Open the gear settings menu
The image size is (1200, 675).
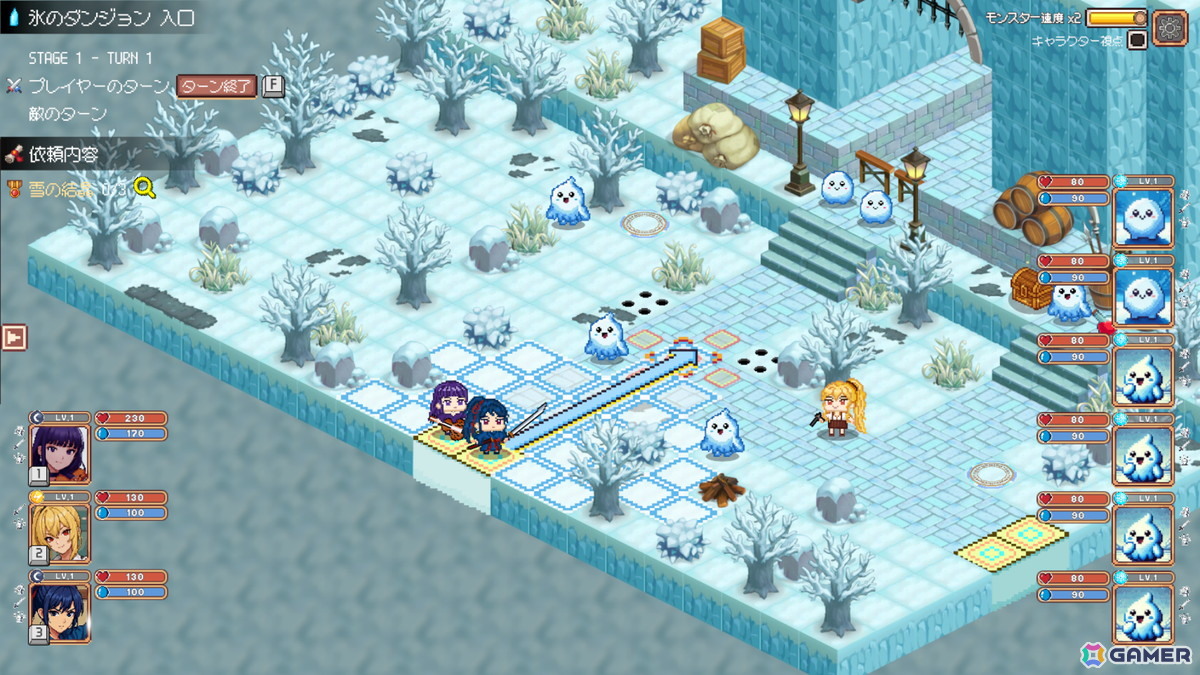(1169, 25)
